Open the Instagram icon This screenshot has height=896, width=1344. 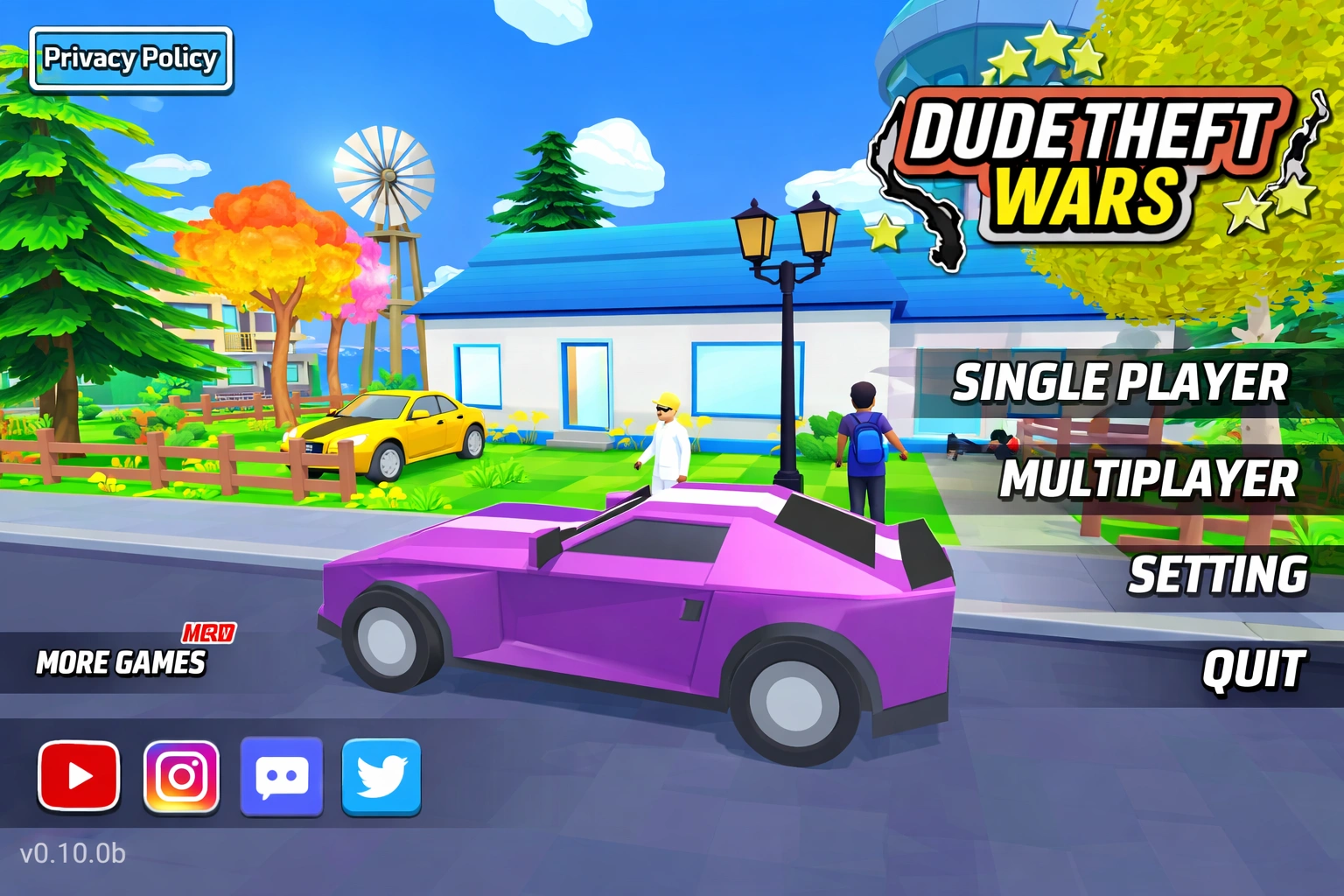[x=180, y=774]
